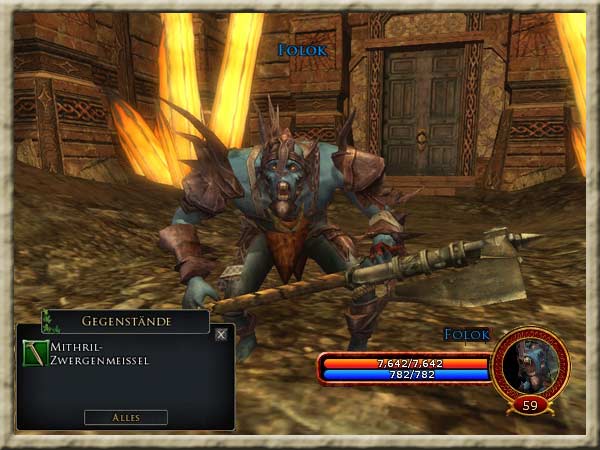The height and width of the screenshot is (450, 600).
Task: Close the Gegenstände loot window
Action: click(221, 335)
